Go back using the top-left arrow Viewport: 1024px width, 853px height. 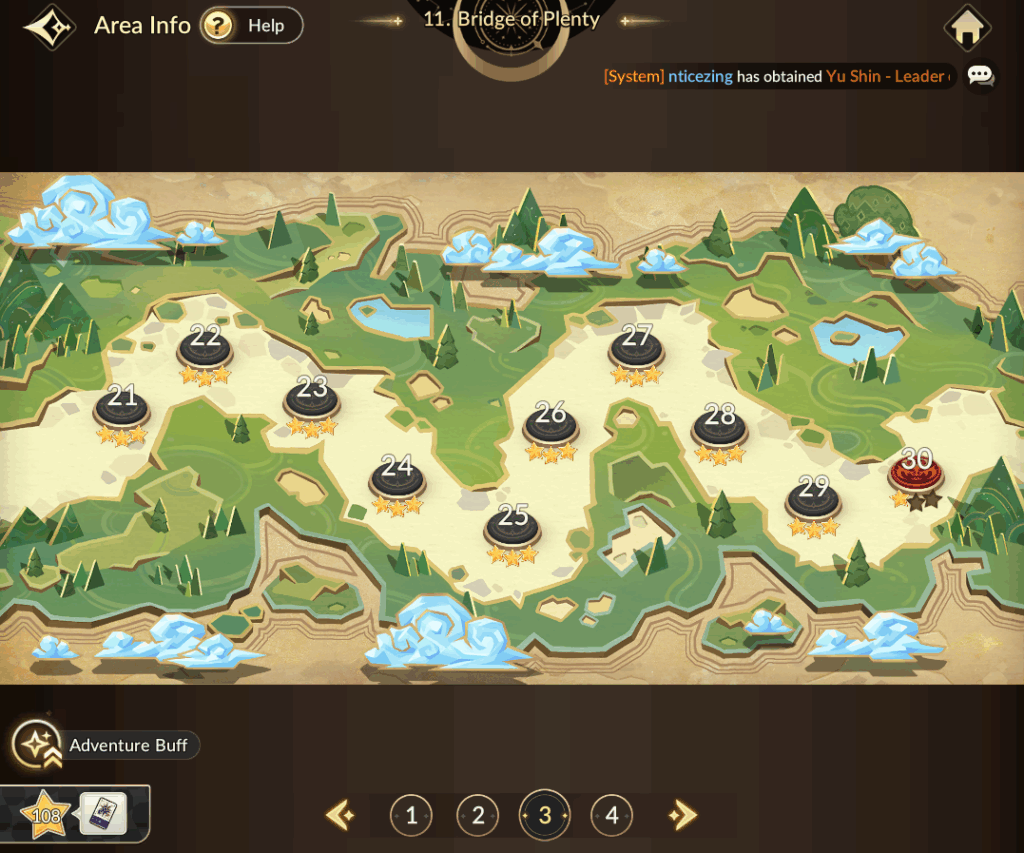tap(49, 27)
